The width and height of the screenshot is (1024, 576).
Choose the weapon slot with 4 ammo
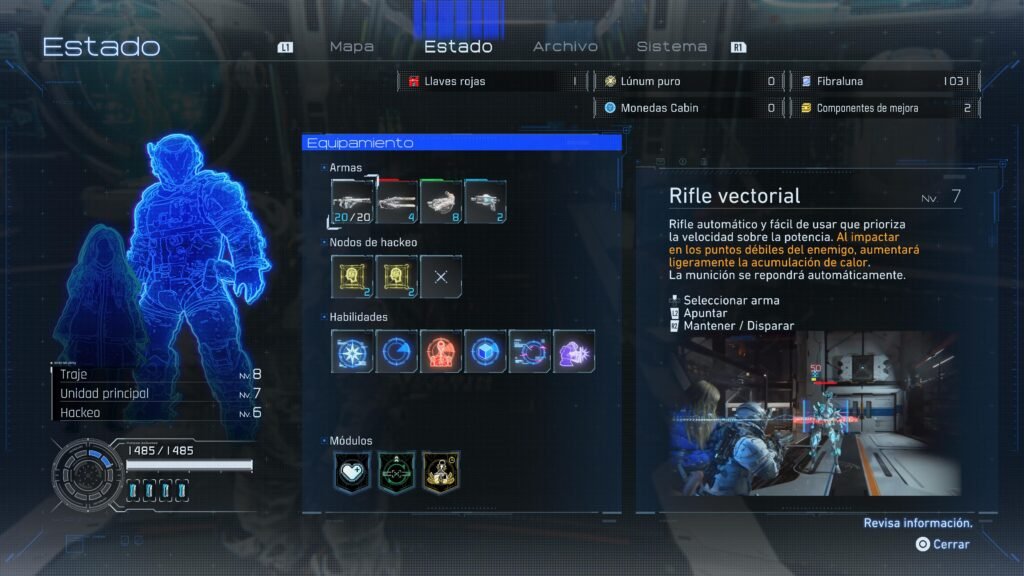click(x=397, y=201)
